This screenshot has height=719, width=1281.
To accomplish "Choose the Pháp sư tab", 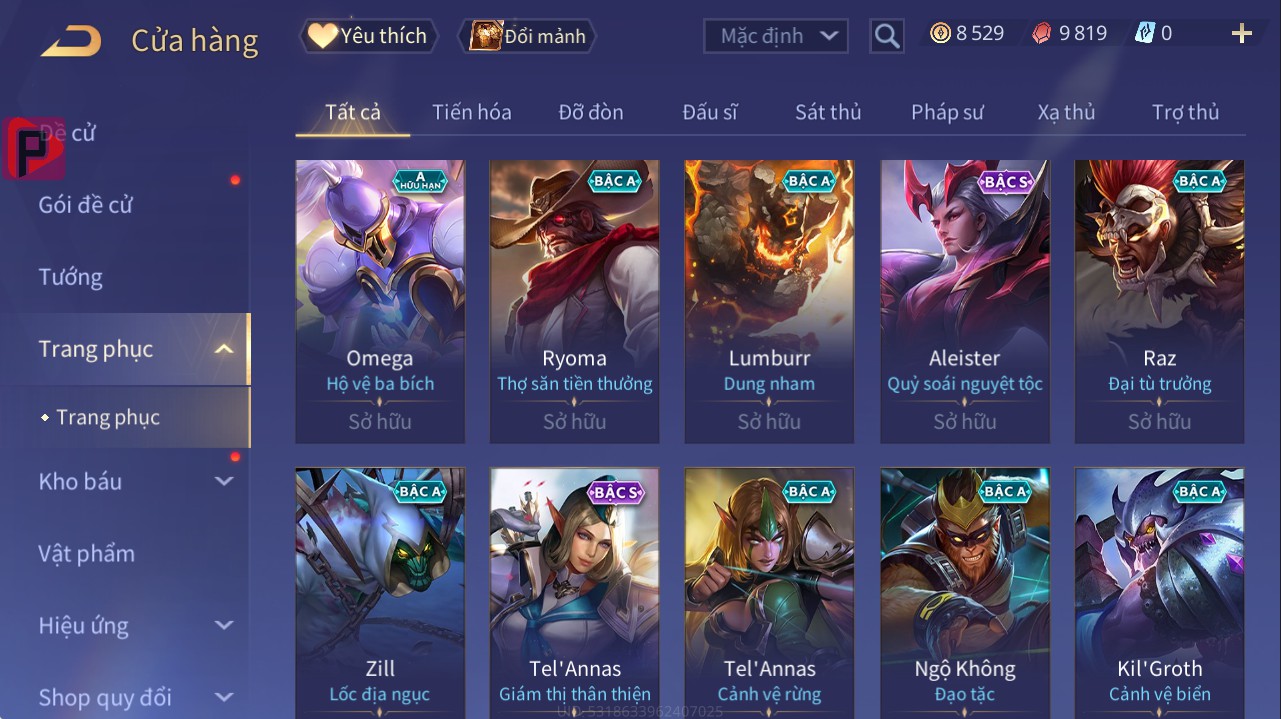I will 946,112.
